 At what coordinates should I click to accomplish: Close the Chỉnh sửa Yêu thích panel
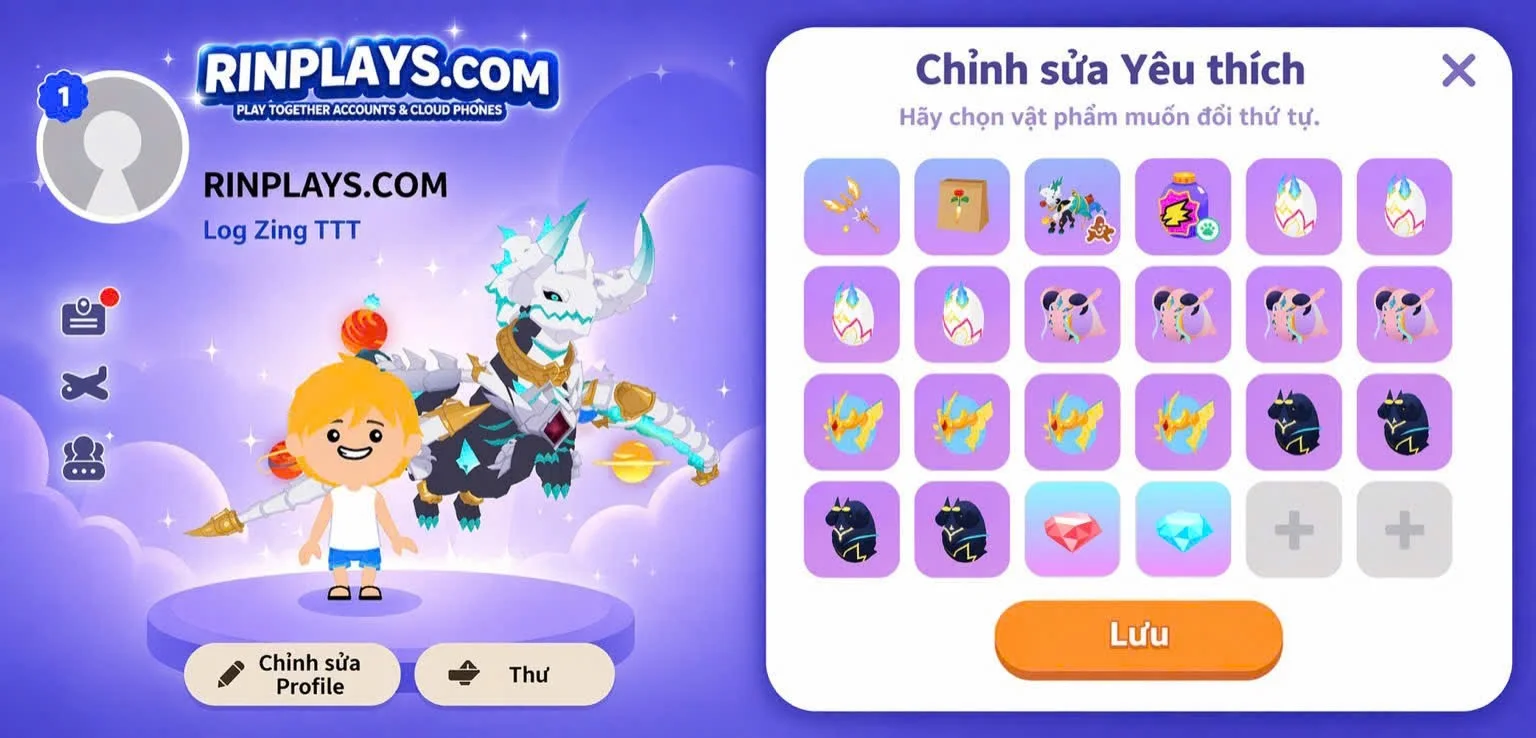pyautogui.click(x=1459, y=70)
